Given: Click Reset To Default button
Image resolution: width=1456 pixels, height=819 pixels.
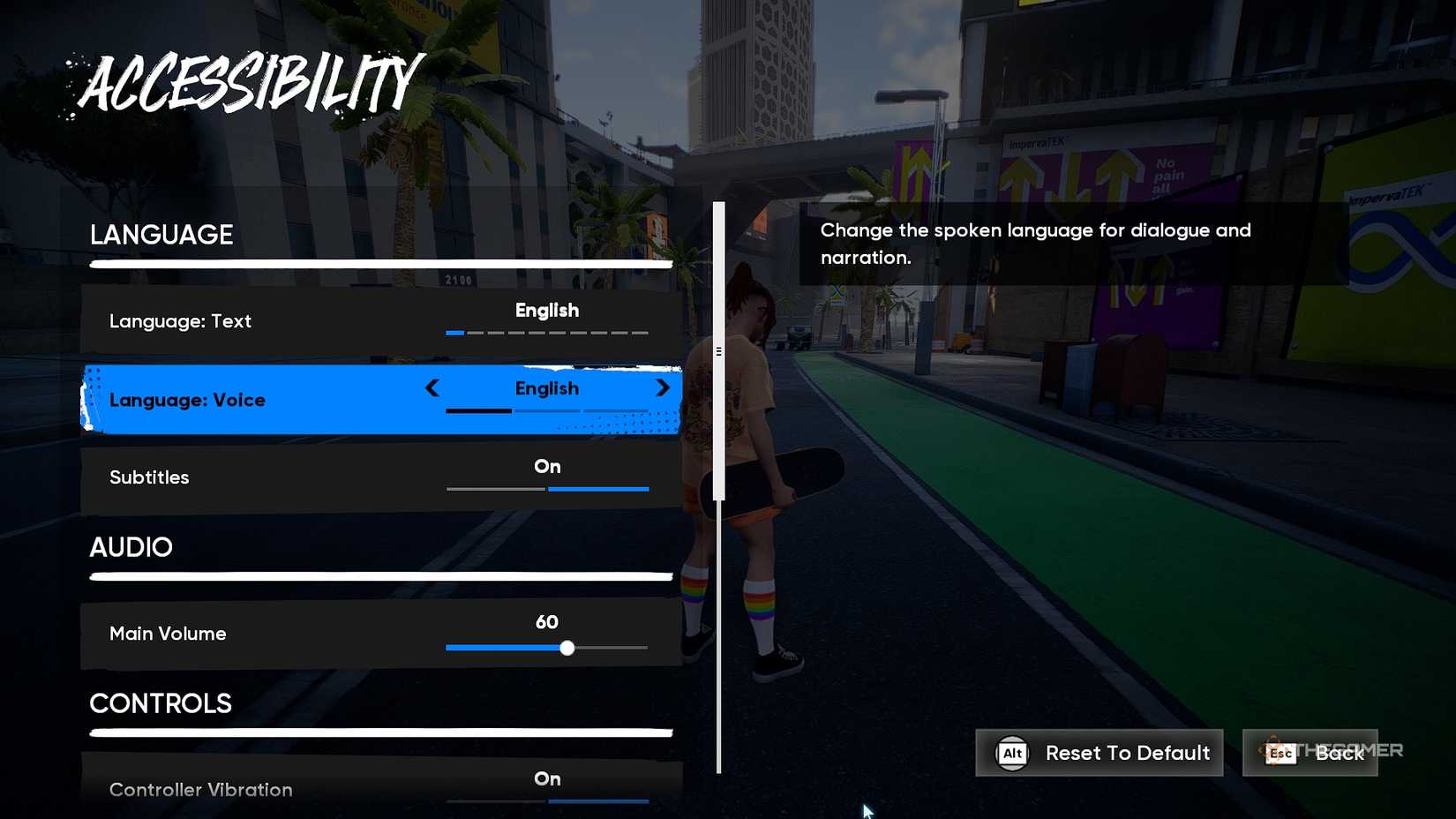Looking at the screenshot, I should [1099, 753].
